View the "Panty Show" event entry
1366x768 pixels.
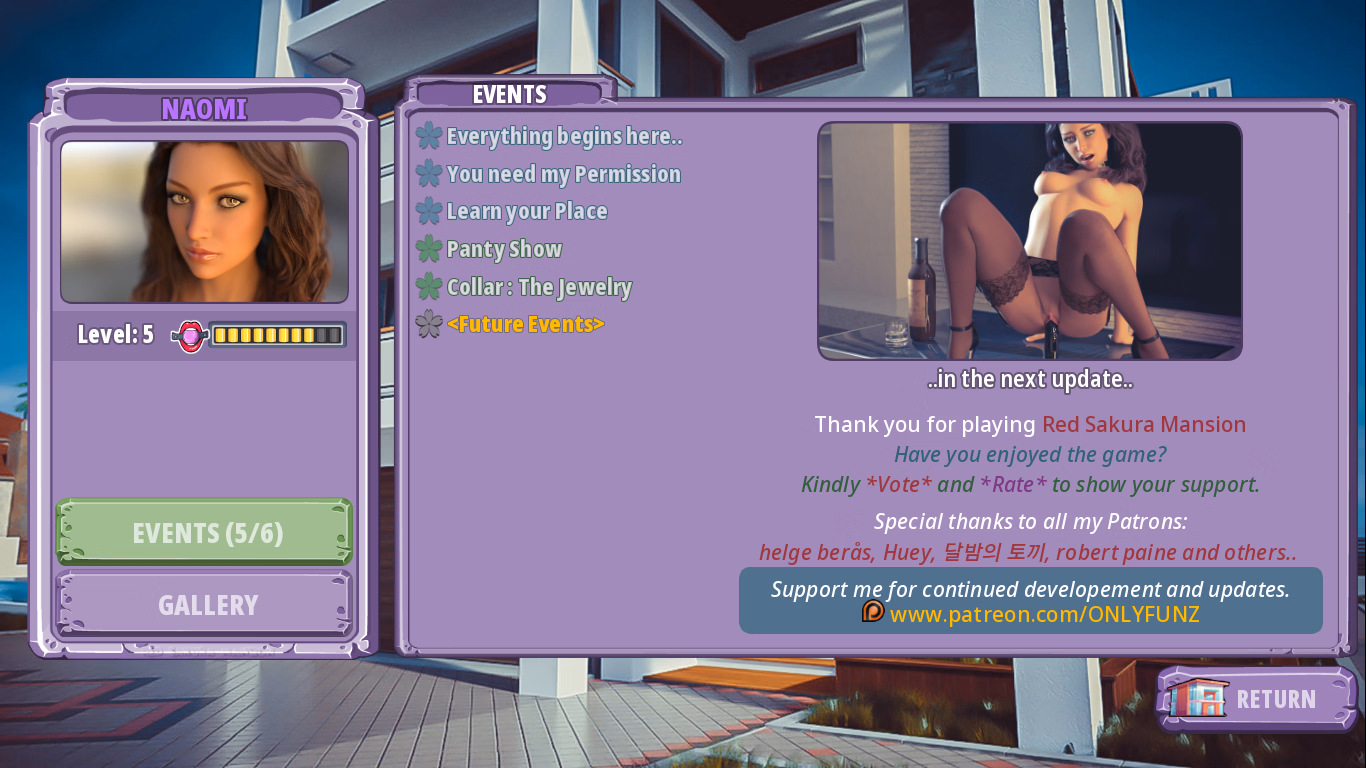click(505, 250)
